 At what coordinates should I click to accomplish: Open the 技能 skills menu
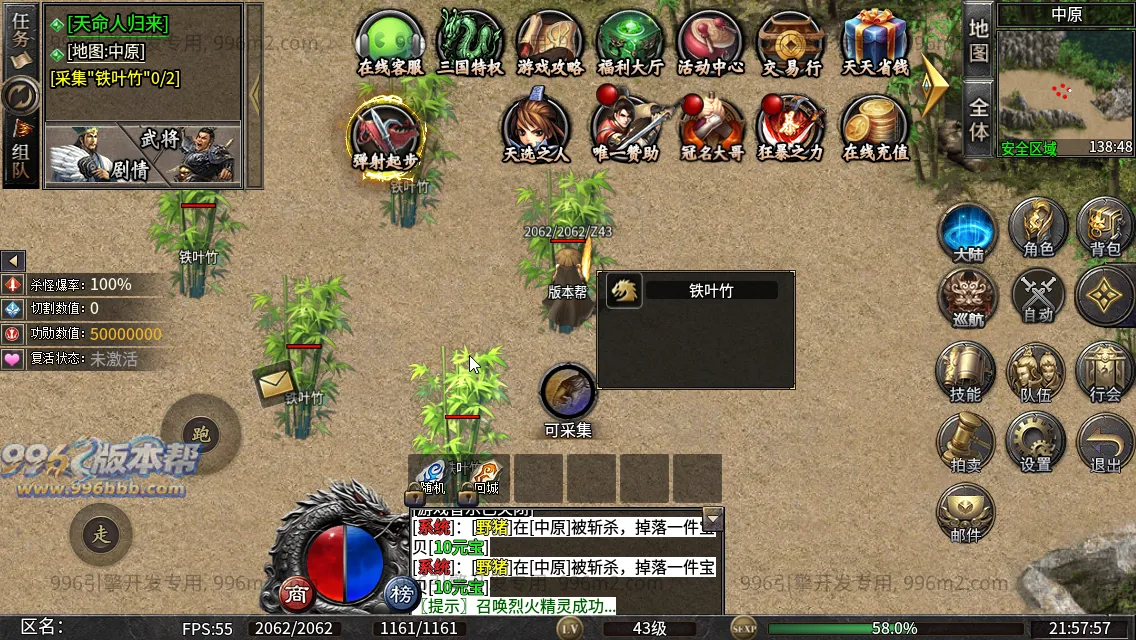click(x=965, y=370)
